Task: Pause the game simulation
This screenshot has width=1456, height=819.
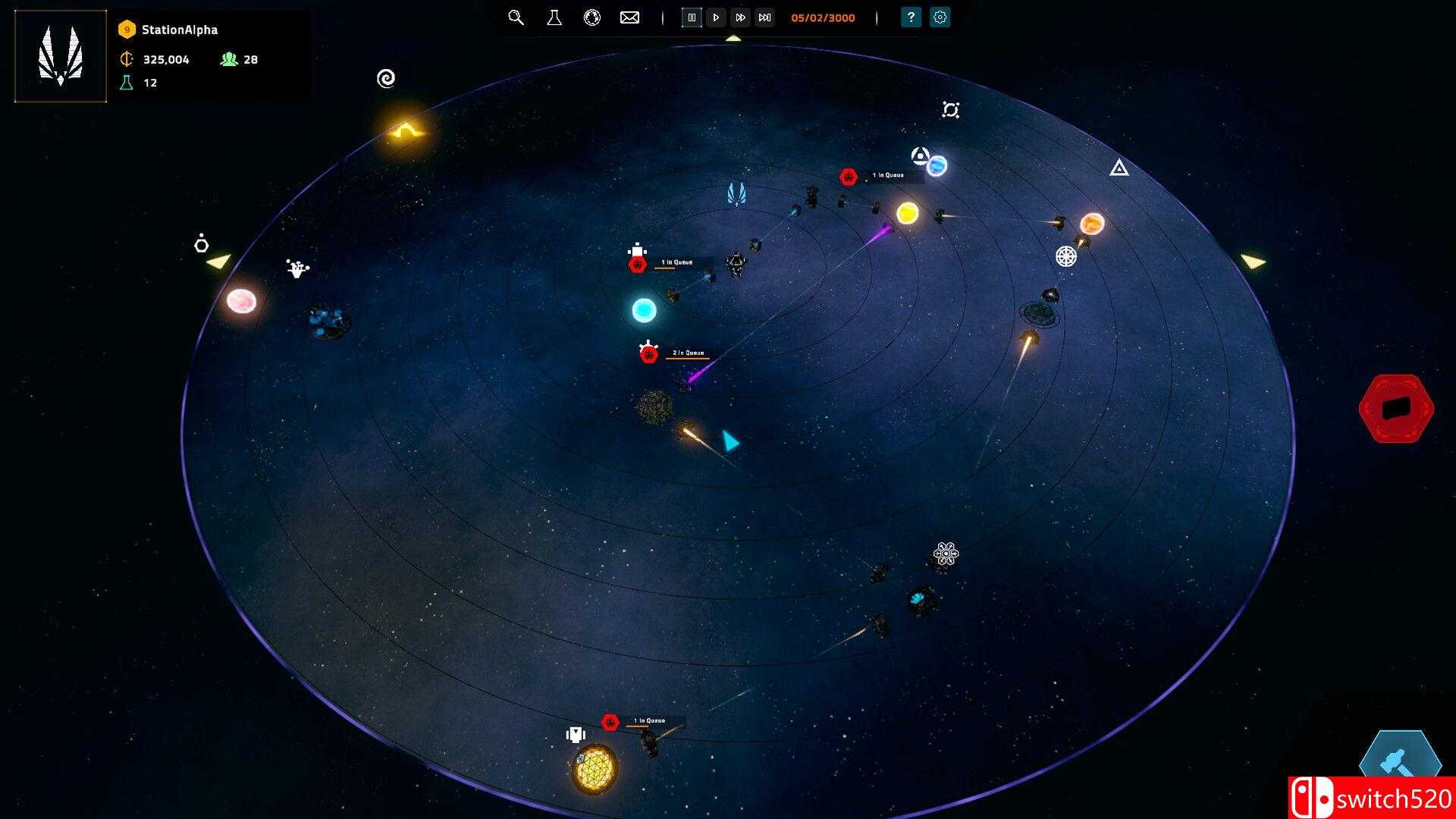Action: pyautogui.click(x=692, y=17)
